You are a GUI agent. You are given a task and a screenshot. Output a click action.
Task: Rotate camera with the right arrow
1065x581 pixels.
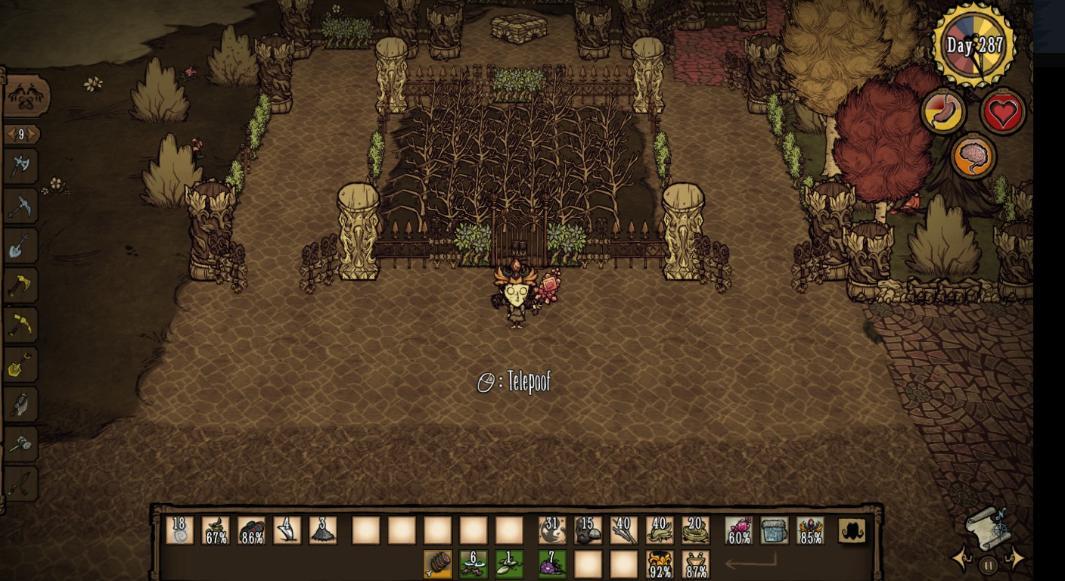1014,558
